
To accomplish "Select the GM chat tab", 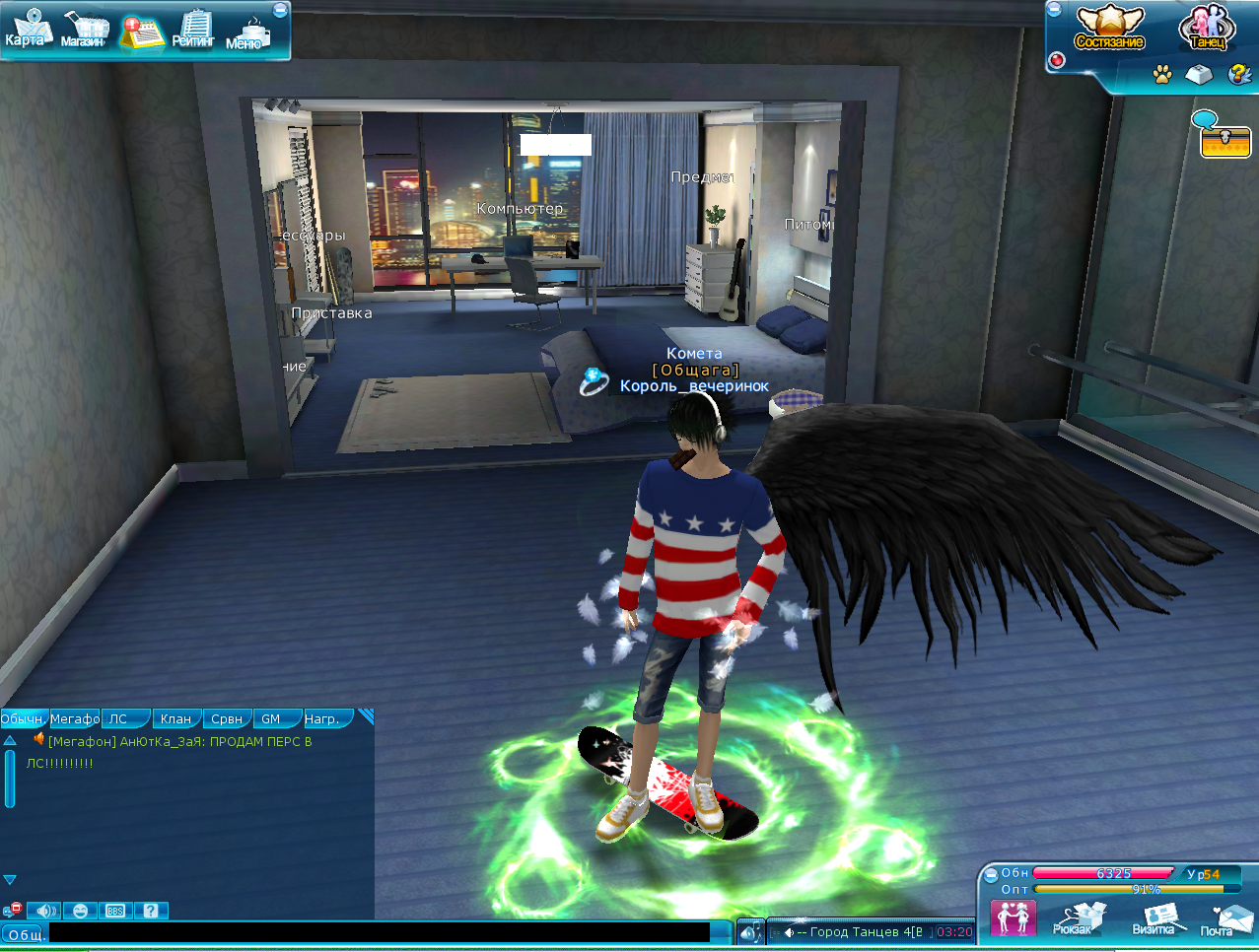I will [x=271, y=718].
